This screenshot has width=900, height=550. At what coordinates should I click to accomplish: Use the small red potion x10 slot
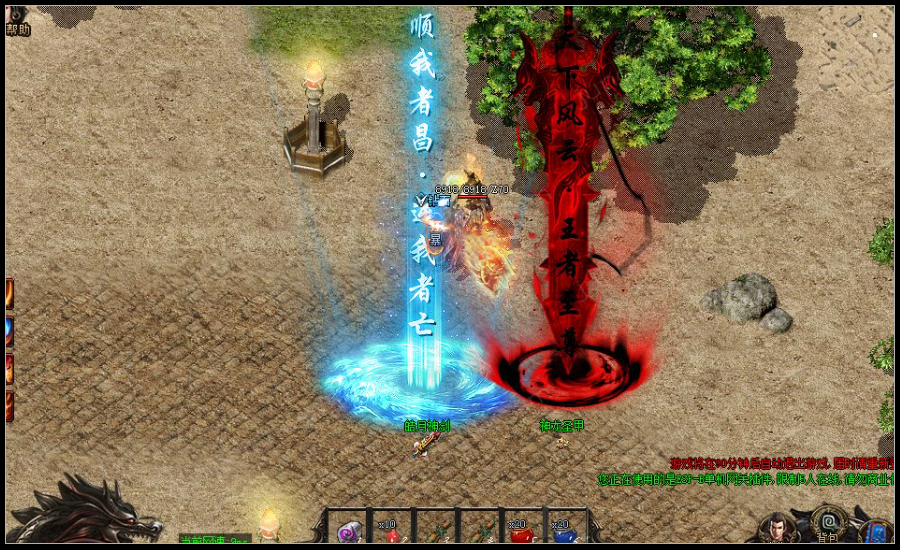click(392, 532)
